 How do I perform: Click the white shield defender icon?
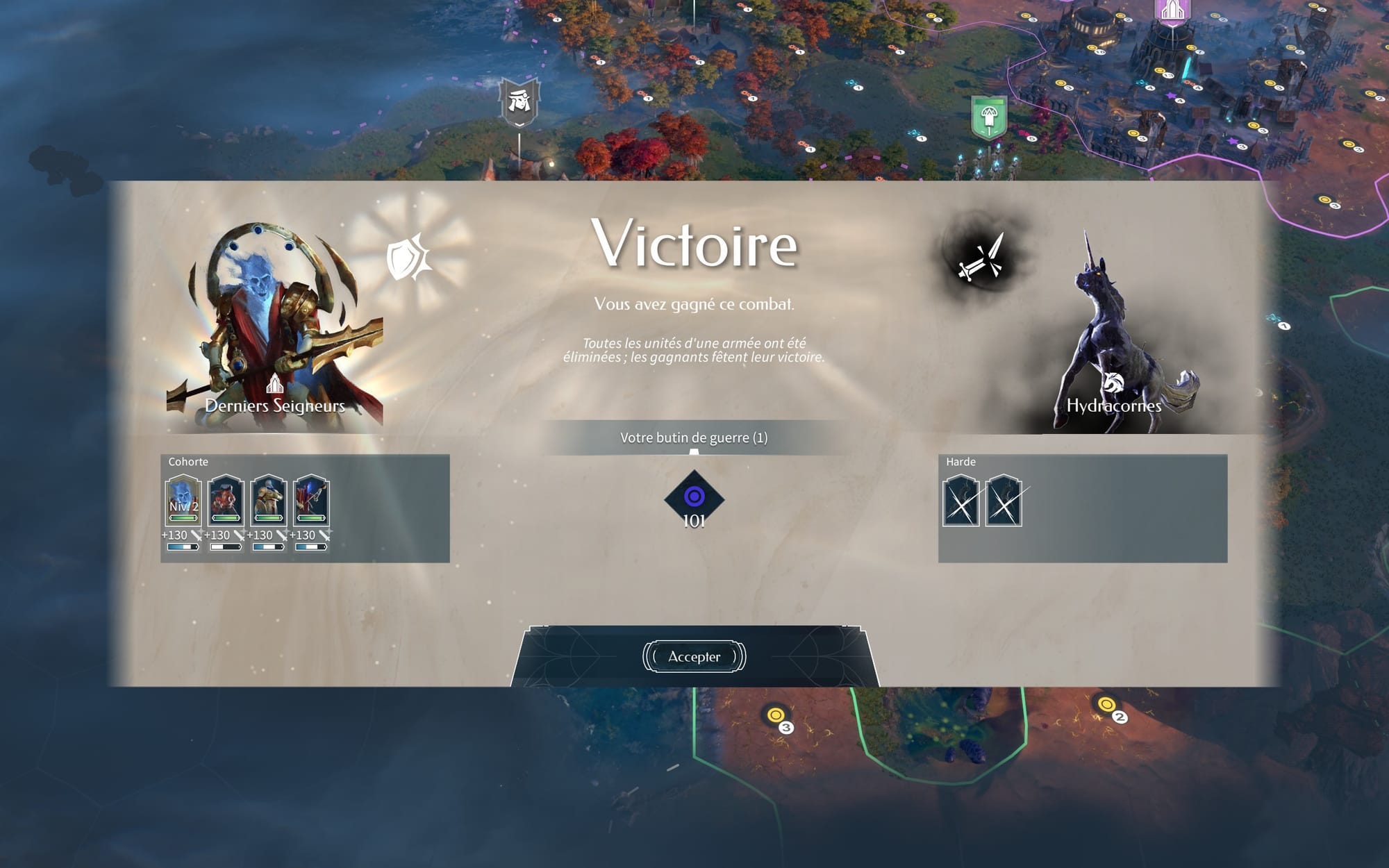coord(410,258)
